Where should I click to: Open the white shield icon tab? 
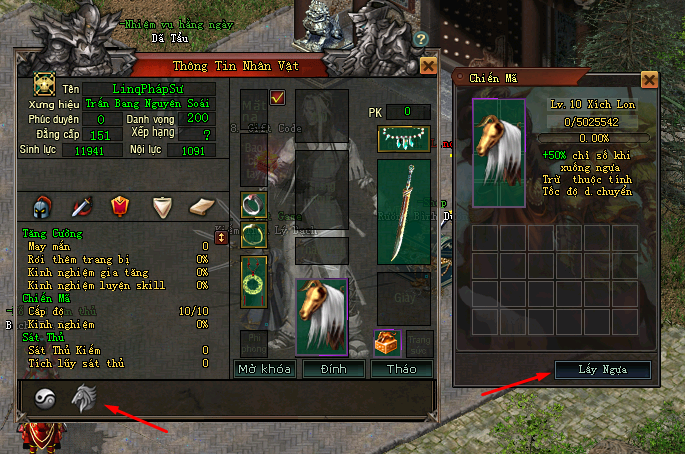pyautogui.click(x=162, y=206)
